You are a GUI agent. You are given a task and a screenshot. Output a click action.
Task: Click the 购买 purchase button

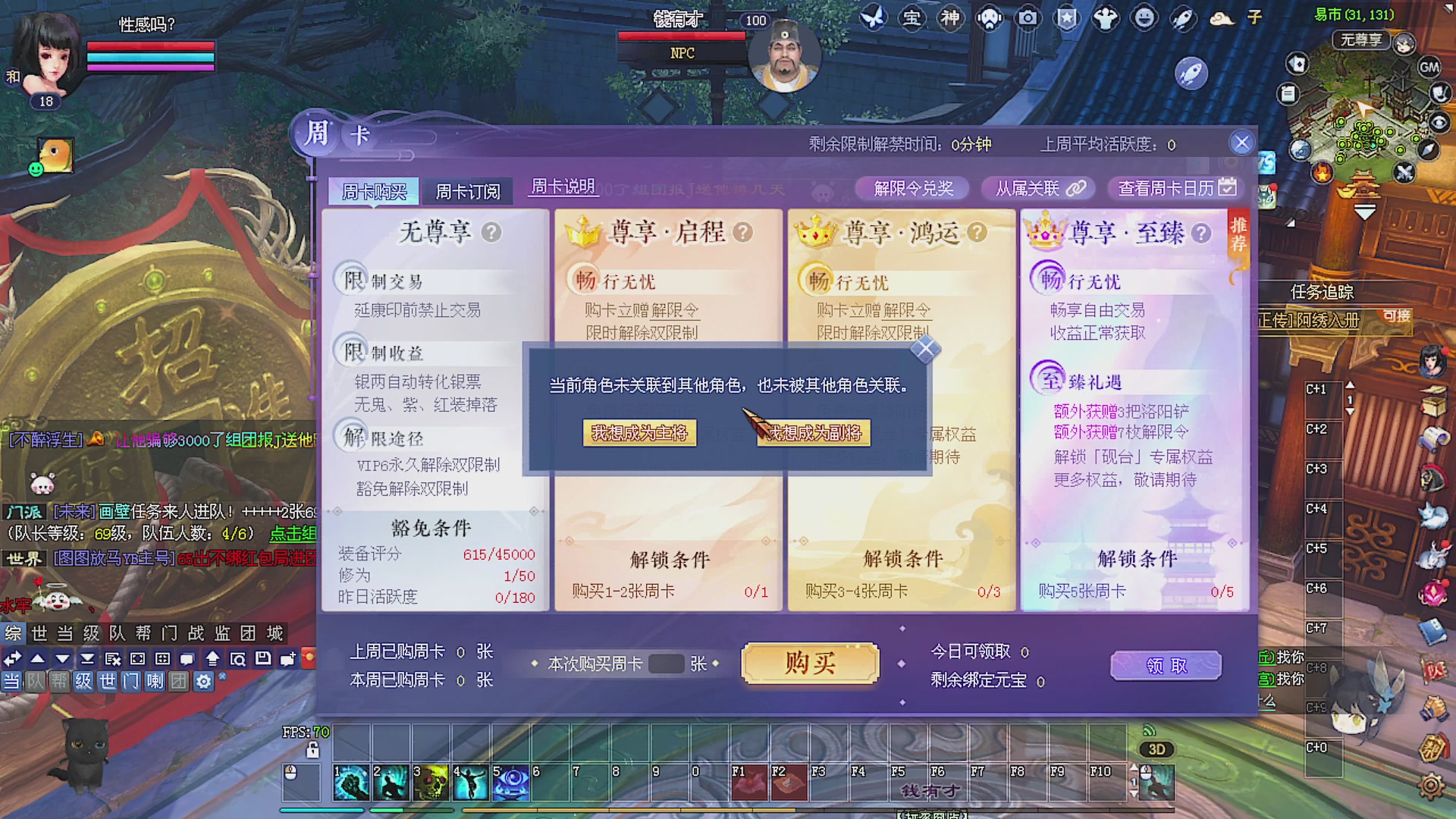click(x=809, y=664)
